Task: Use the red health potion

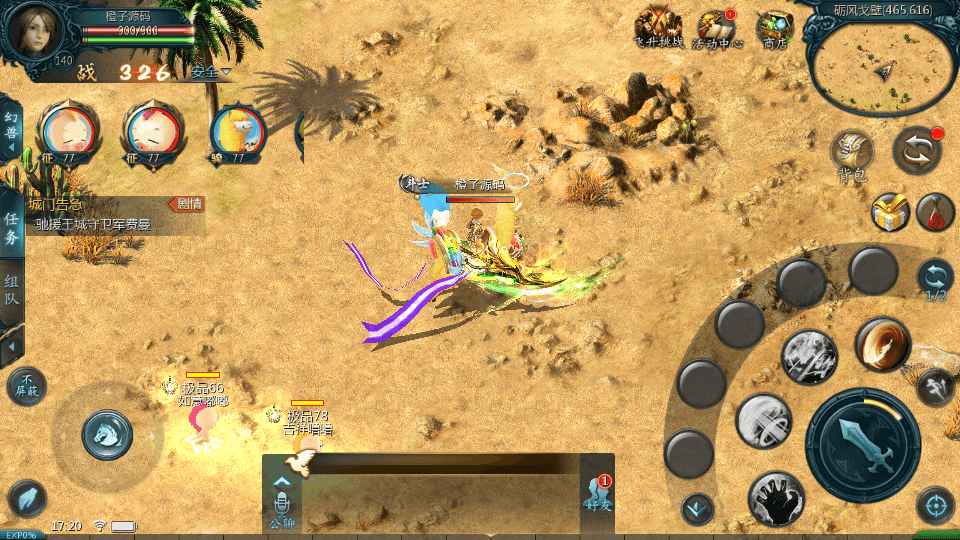Action: tap(935, 212)
